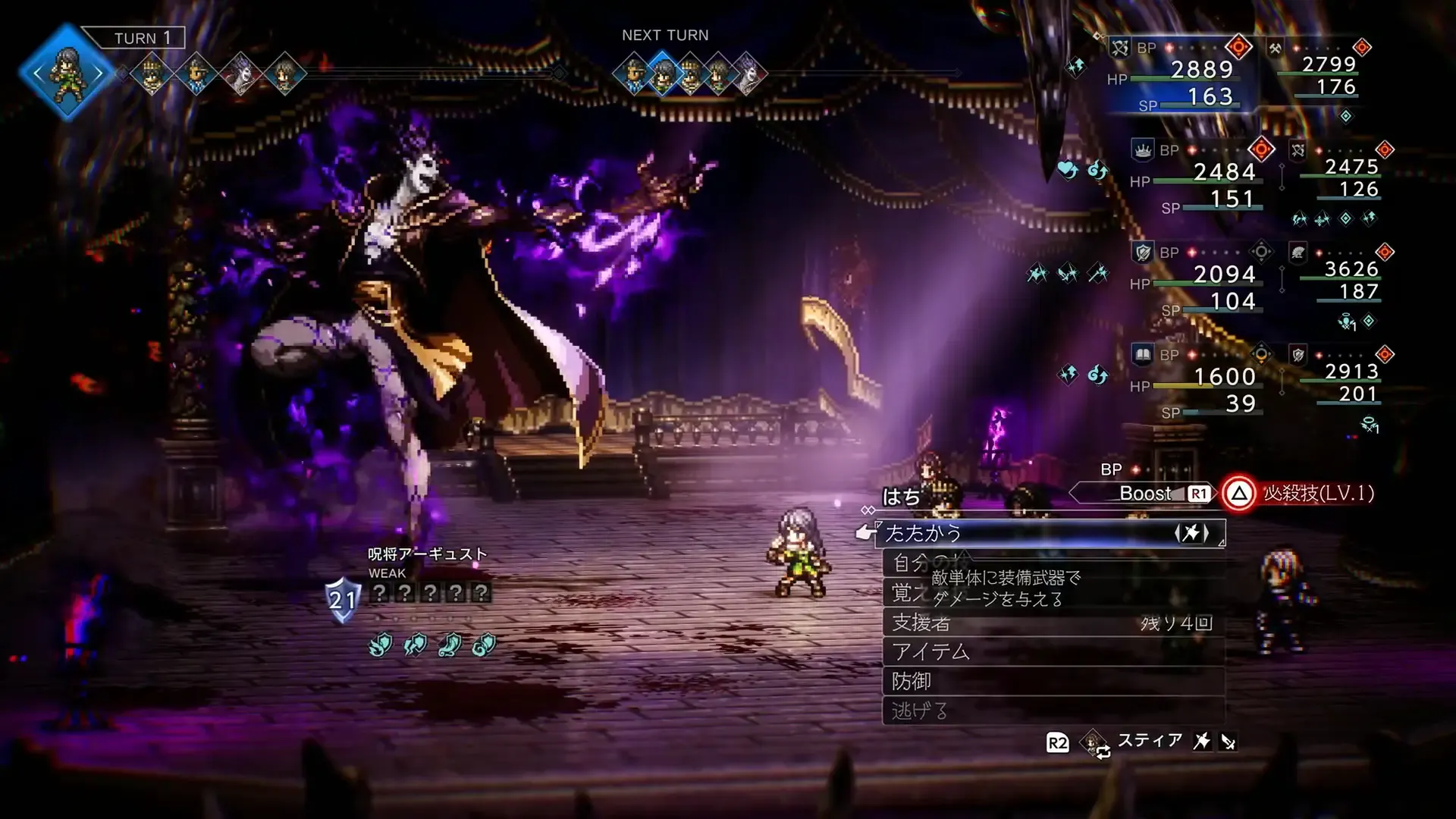Select the たたかう attack command
The height and width of the screenshot is (819, 1456).
[x=1050, y=534]
